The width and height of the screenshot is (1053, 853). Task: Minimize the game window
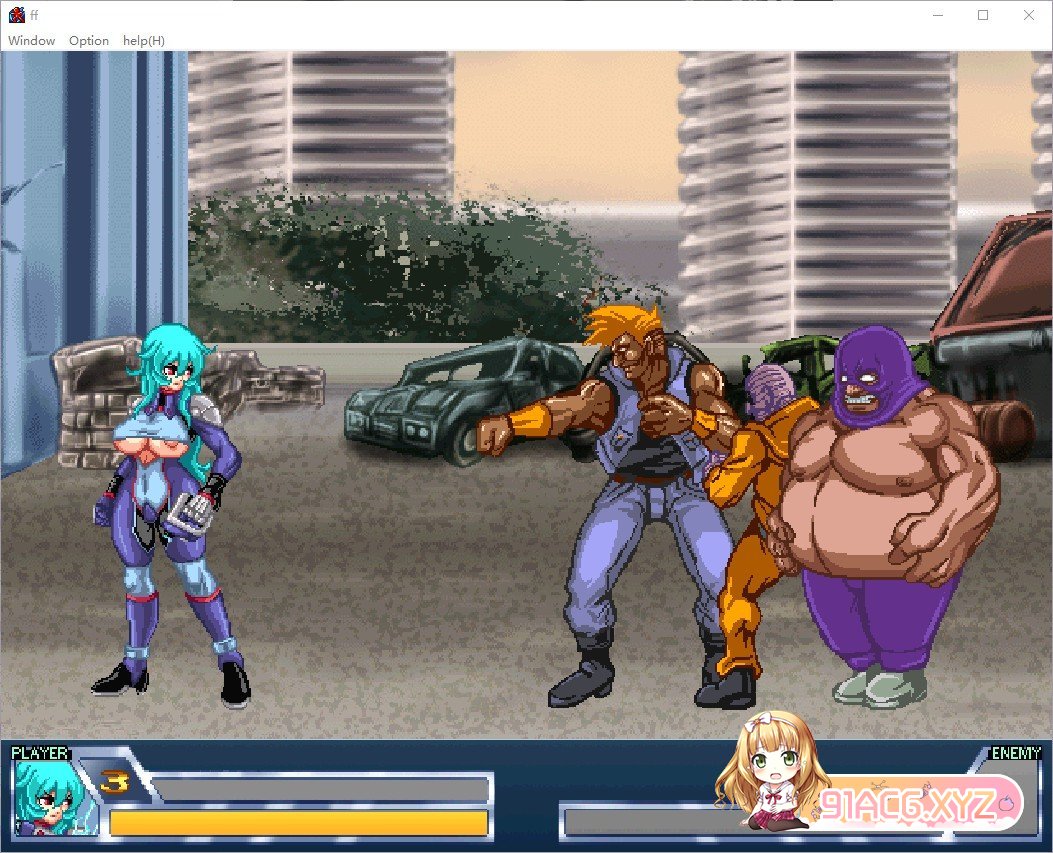click(938, 15)
